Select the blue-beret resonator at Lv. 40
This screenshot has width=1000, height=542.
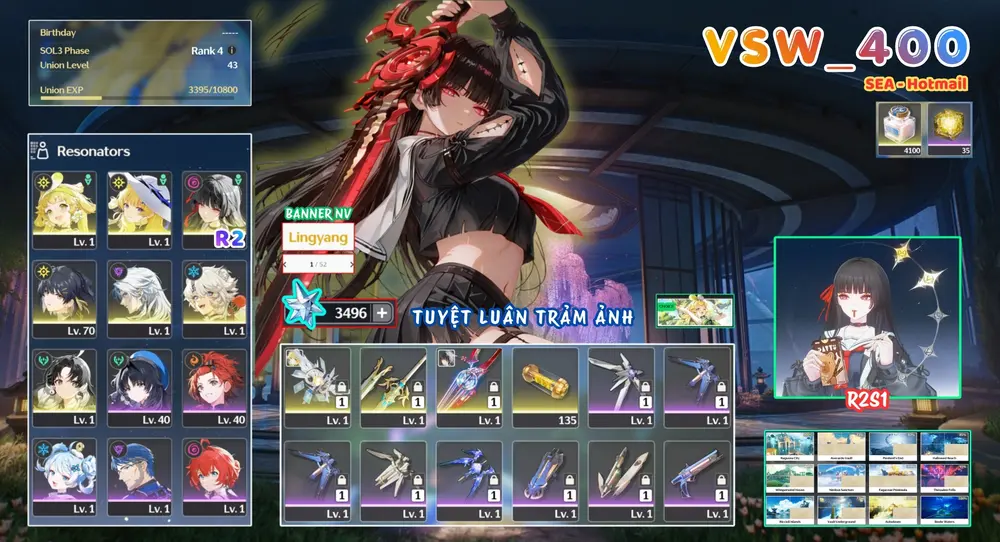[x=140, y=387]
